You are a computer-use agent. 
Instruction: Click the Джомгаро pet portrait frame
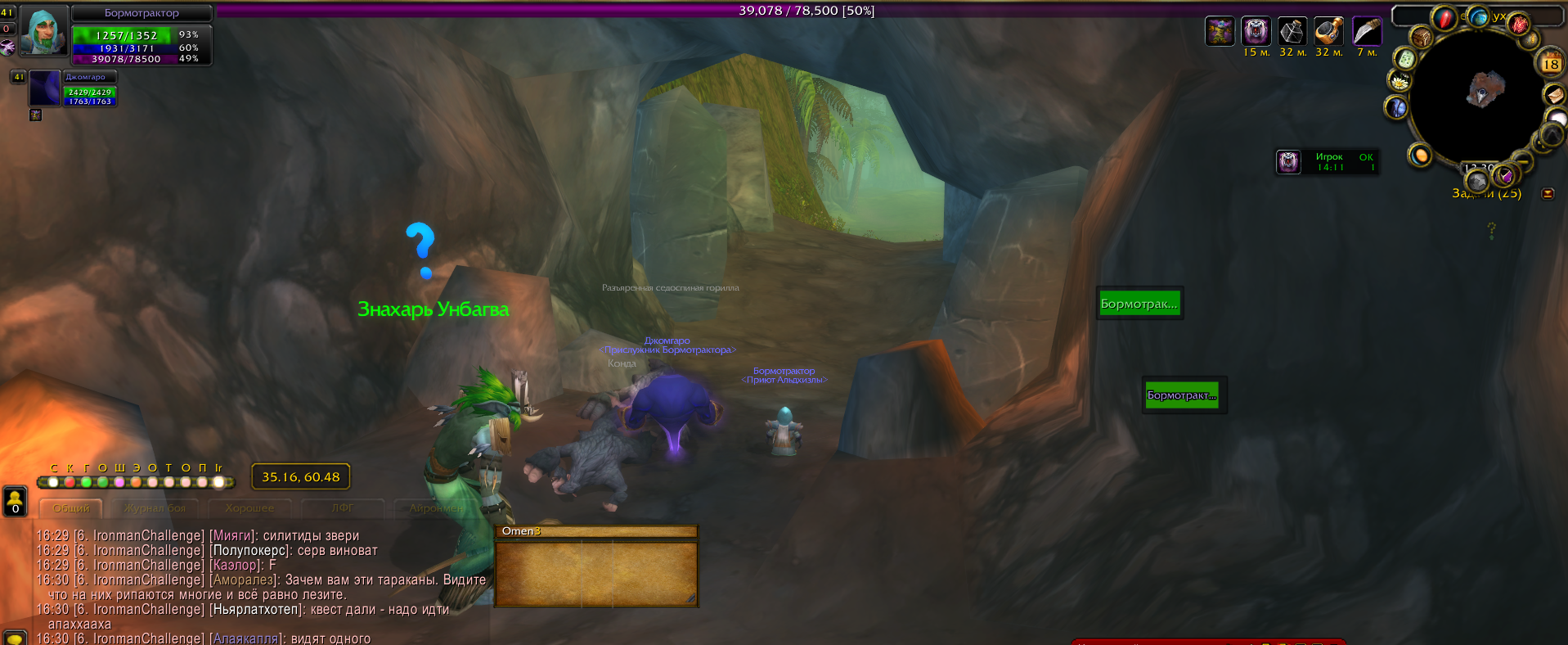pos(45,88)
